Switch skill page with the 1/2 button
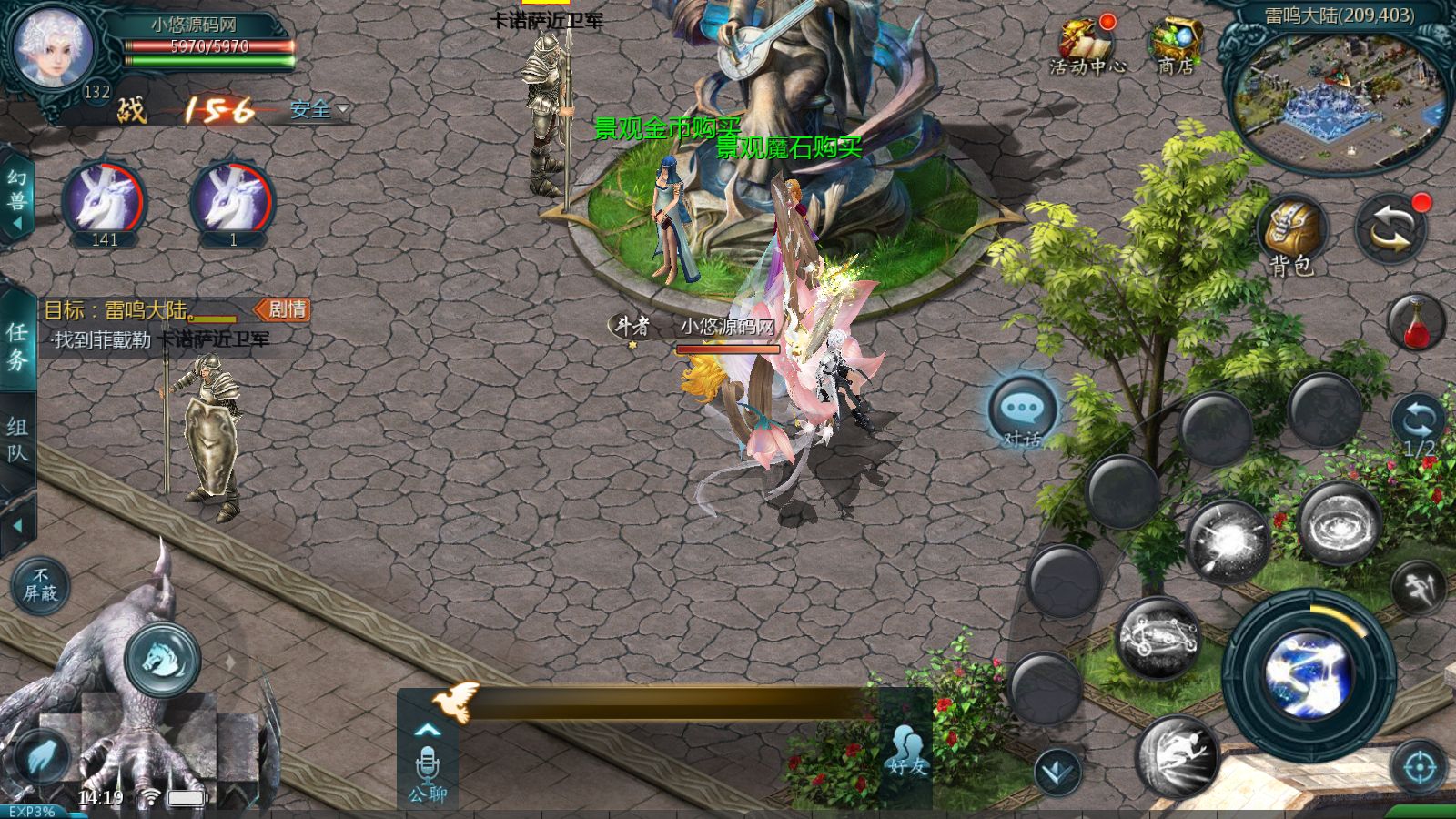 tap(1418, 426)
